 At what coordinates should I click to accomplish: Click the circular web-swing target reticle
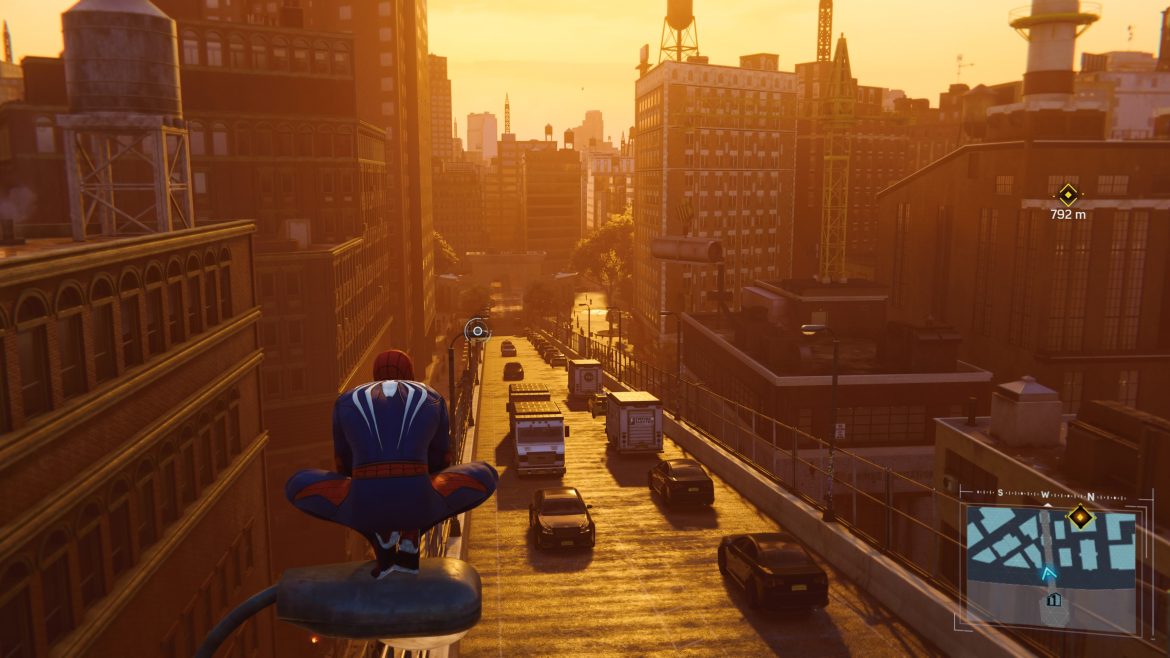477,330
